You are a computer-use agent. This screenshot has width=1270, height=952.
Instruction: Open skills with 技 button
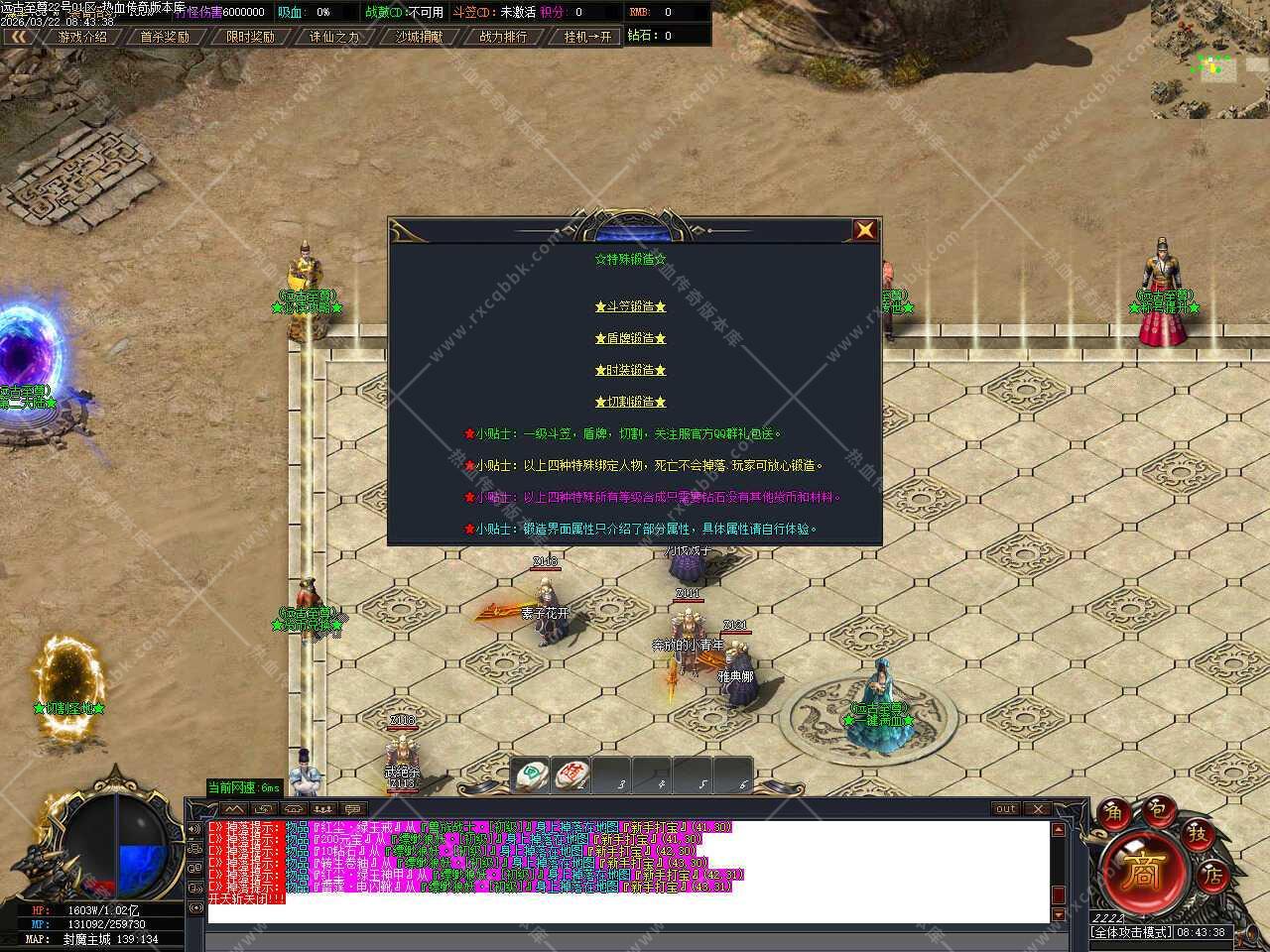(x=1198, y=834)
